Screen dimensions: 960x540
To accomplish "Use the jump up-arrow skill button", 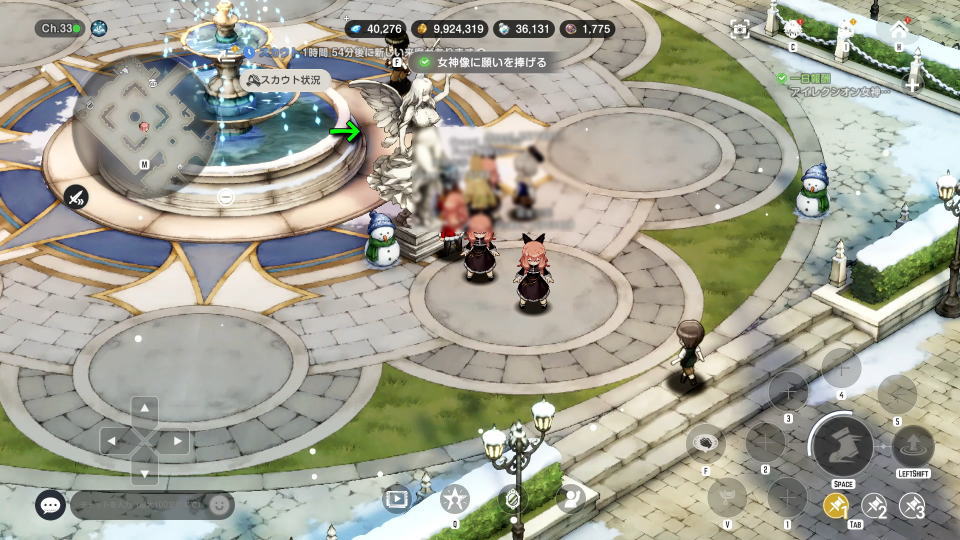I will point(912,446).
